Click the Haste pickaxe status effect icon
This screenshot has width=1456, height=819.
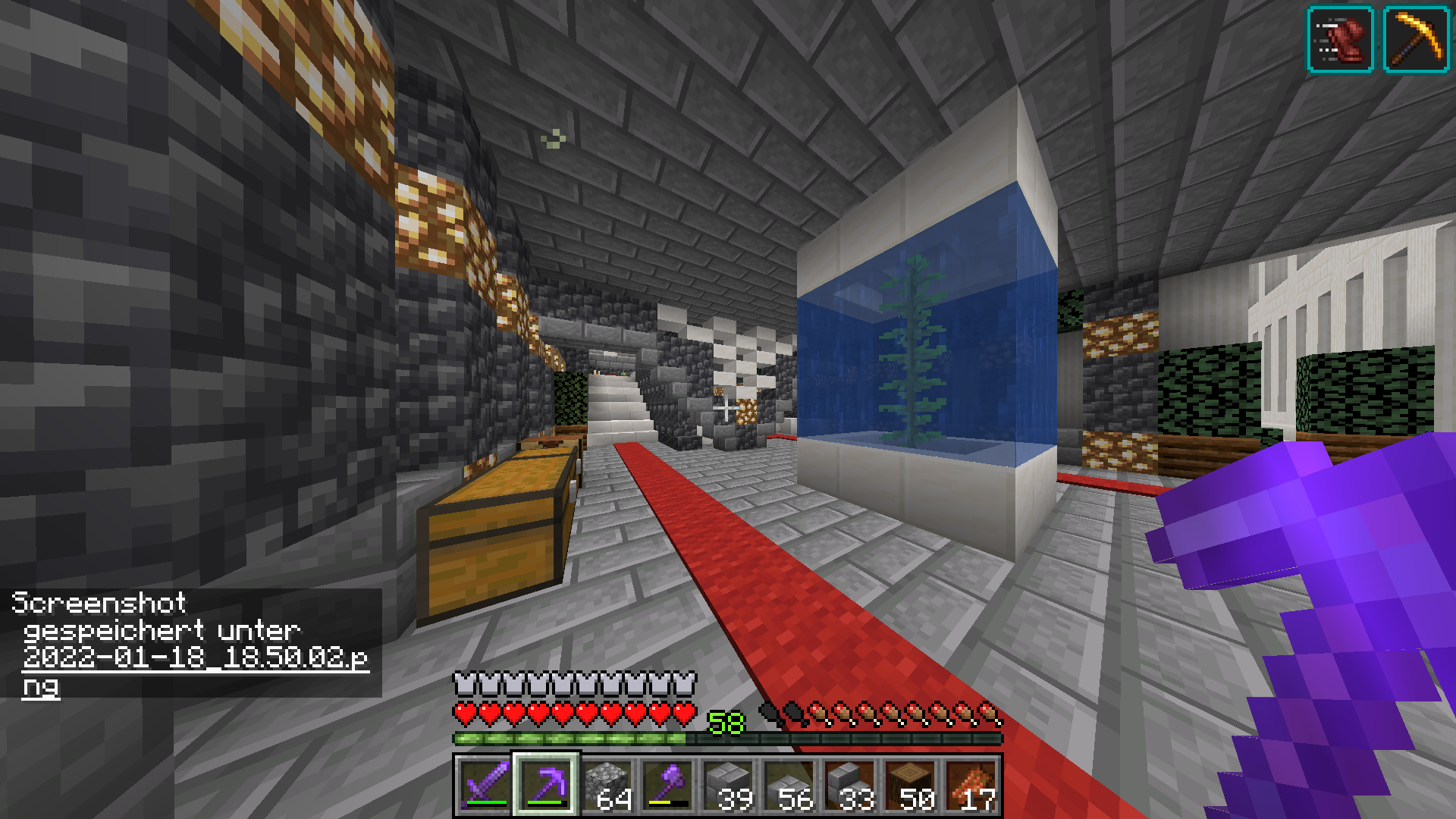coord(1416,39)
